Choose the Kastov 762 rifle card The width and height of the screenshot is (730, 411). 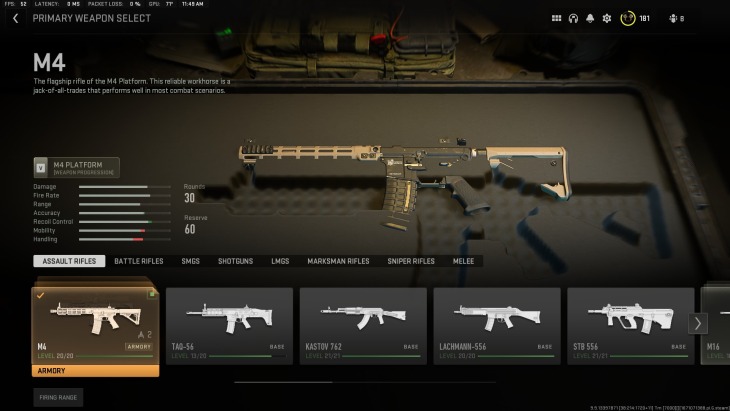(363, 325)
